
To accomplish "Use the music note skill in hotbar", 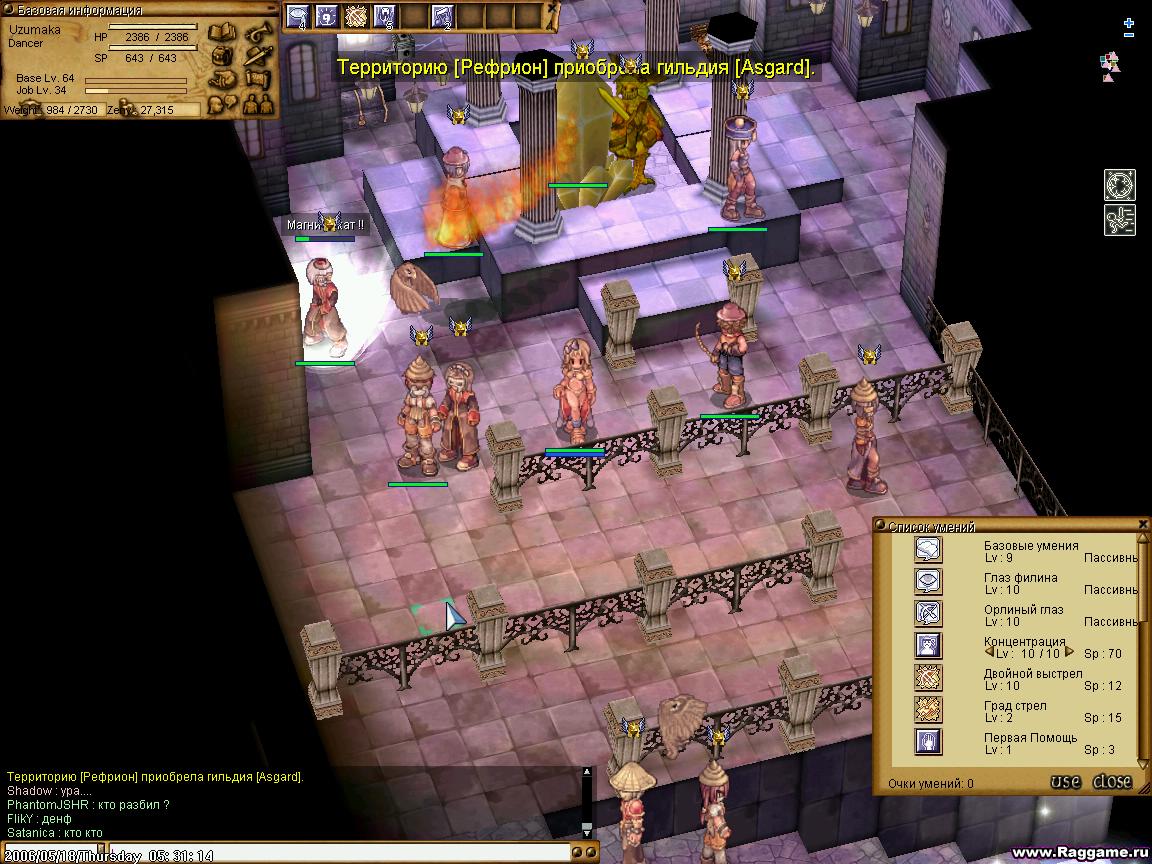I will pyautogui.click(x=442, y=16).
